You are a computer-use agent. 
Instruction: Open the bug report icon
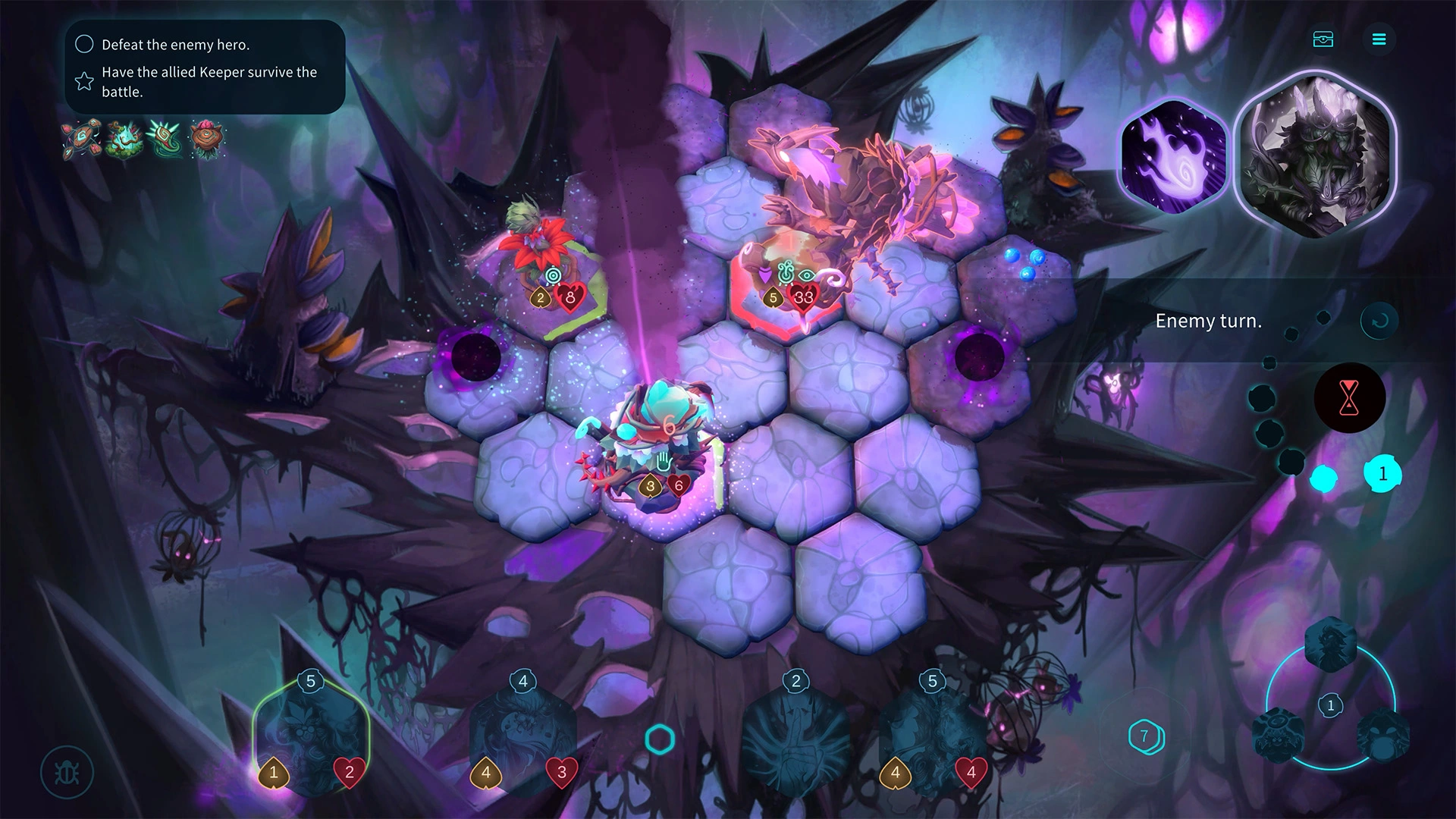(67, 773)
